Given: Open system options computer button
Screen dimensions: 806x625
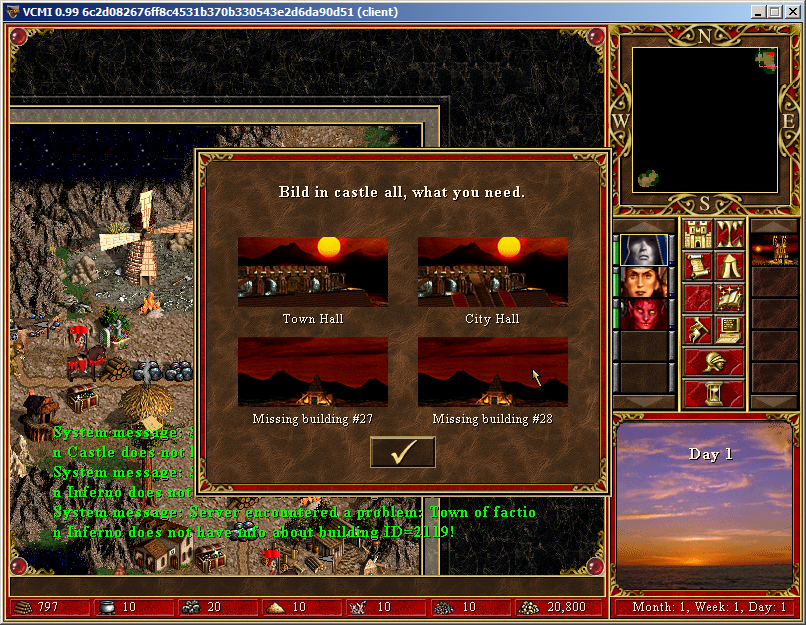Looking at the screenshot, I should [x=730, y=330].
